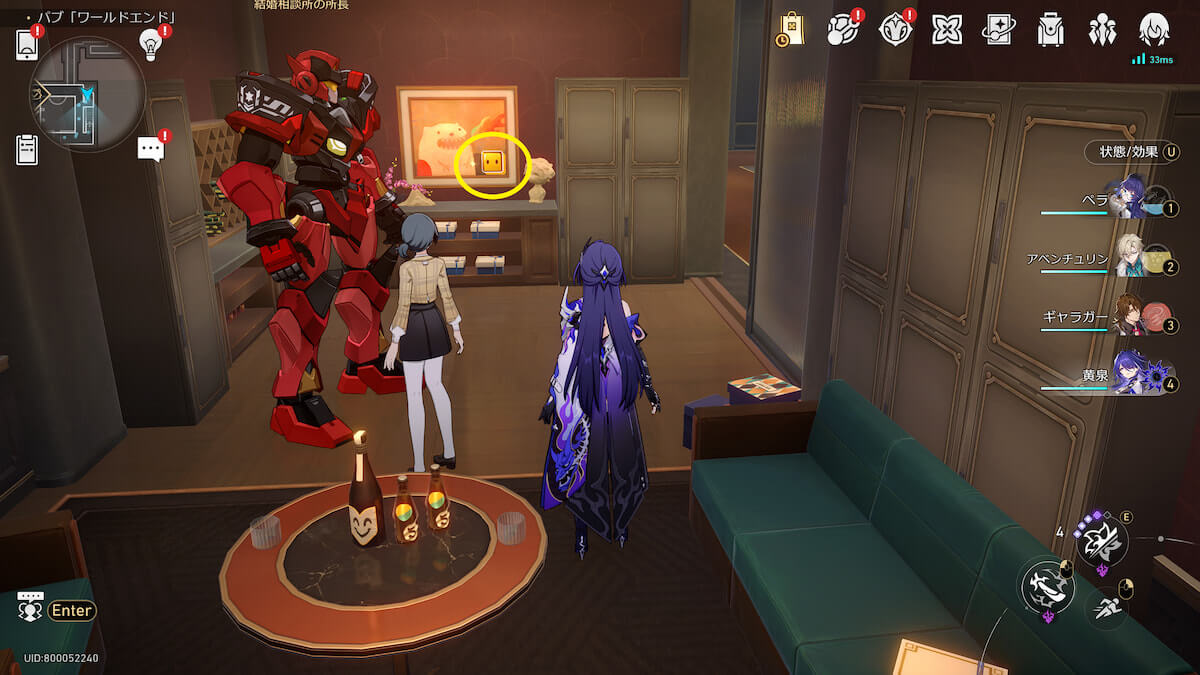
Task: Open the chat box icon
Action: point(30,608)
